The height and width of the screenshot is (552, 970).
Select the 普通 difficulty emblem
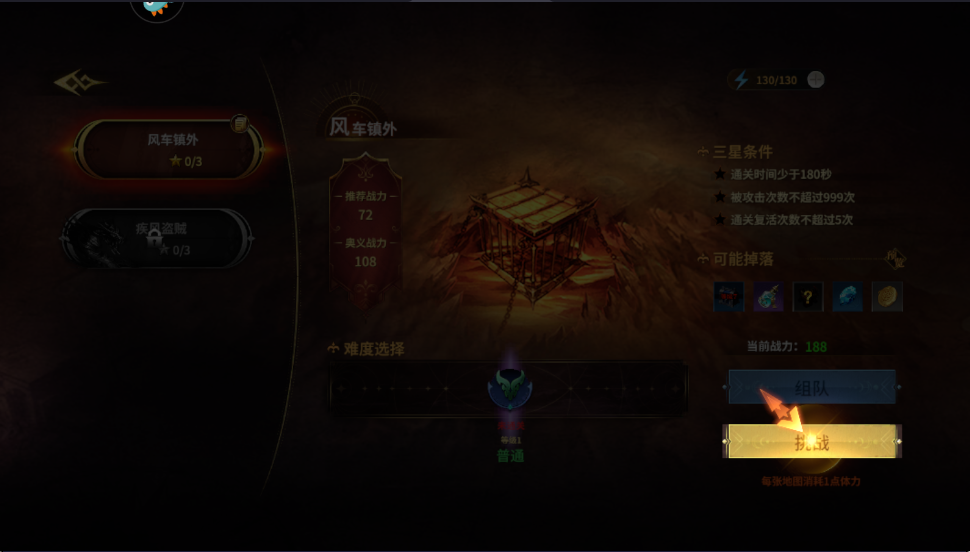(510, 388)
